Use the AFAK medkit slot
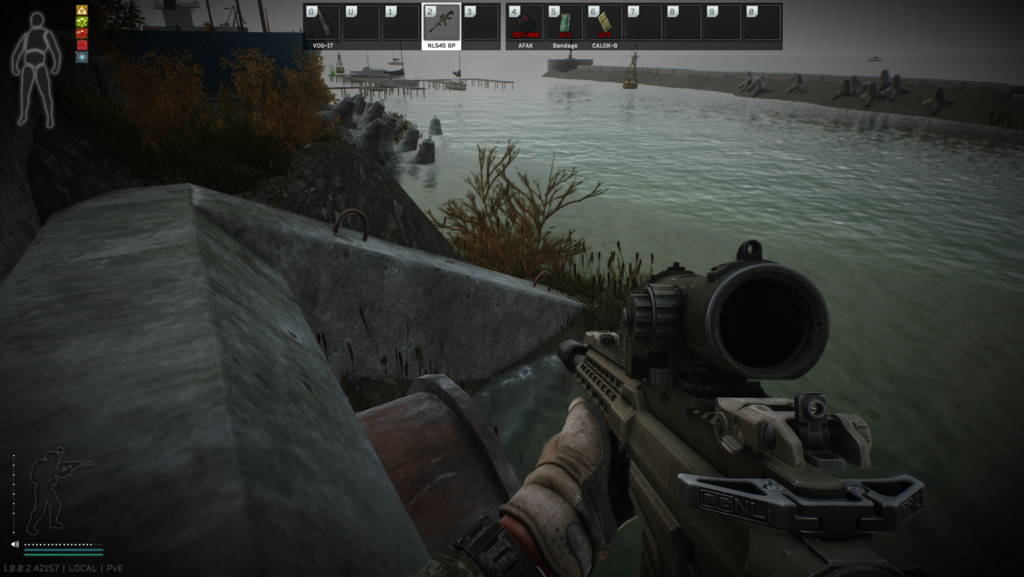Viewport: 1024px width, 577px height. [525, 23]
